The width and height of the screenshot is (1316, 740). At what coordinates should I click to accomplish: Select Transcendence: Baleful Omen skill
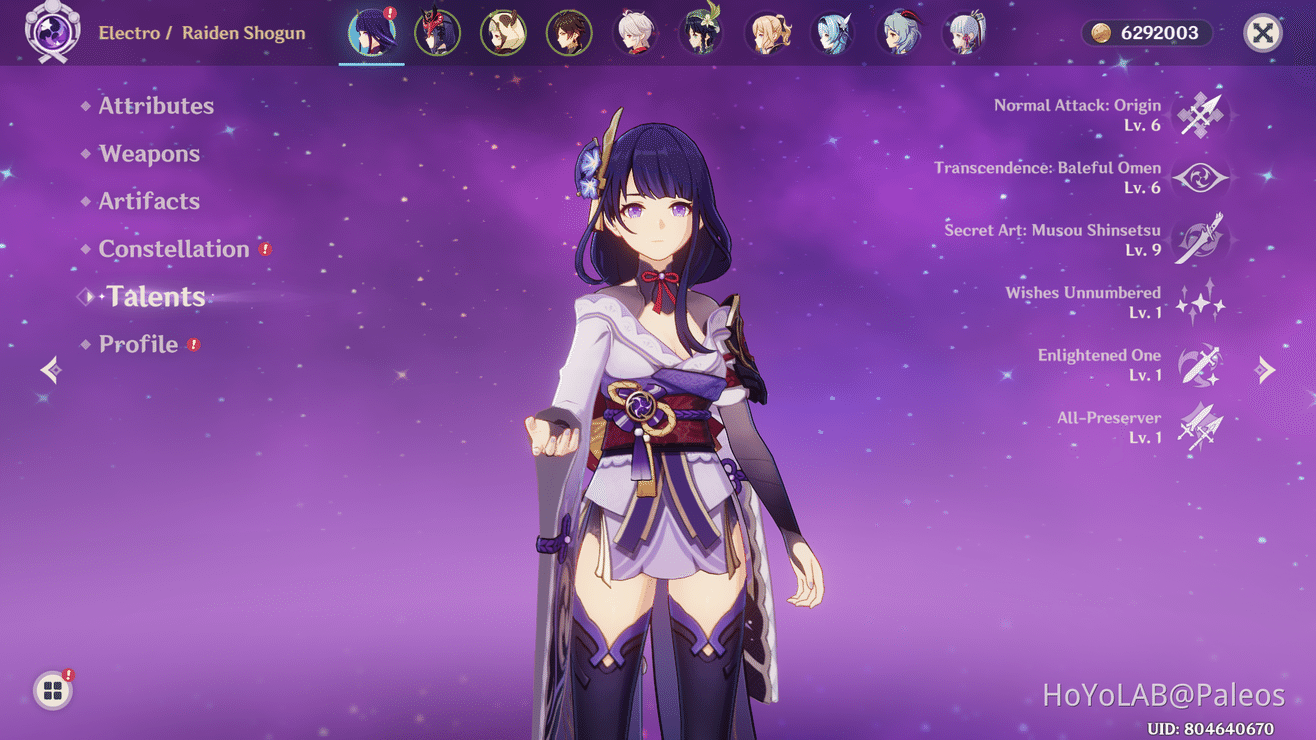[x=1199, y=178]
